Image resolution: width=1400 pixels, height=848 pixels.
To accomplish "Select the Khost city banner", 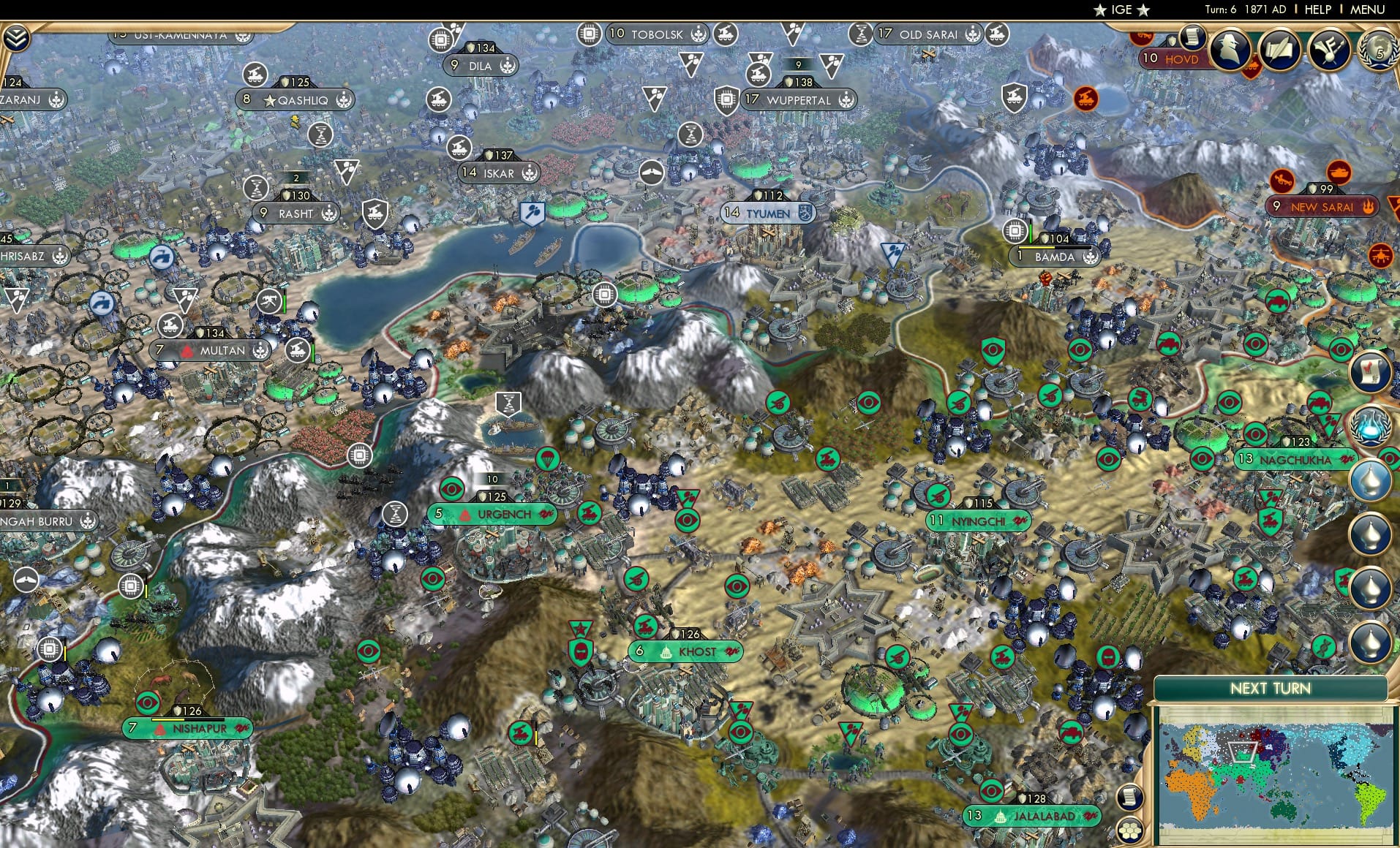I will (x=685, y=649).
